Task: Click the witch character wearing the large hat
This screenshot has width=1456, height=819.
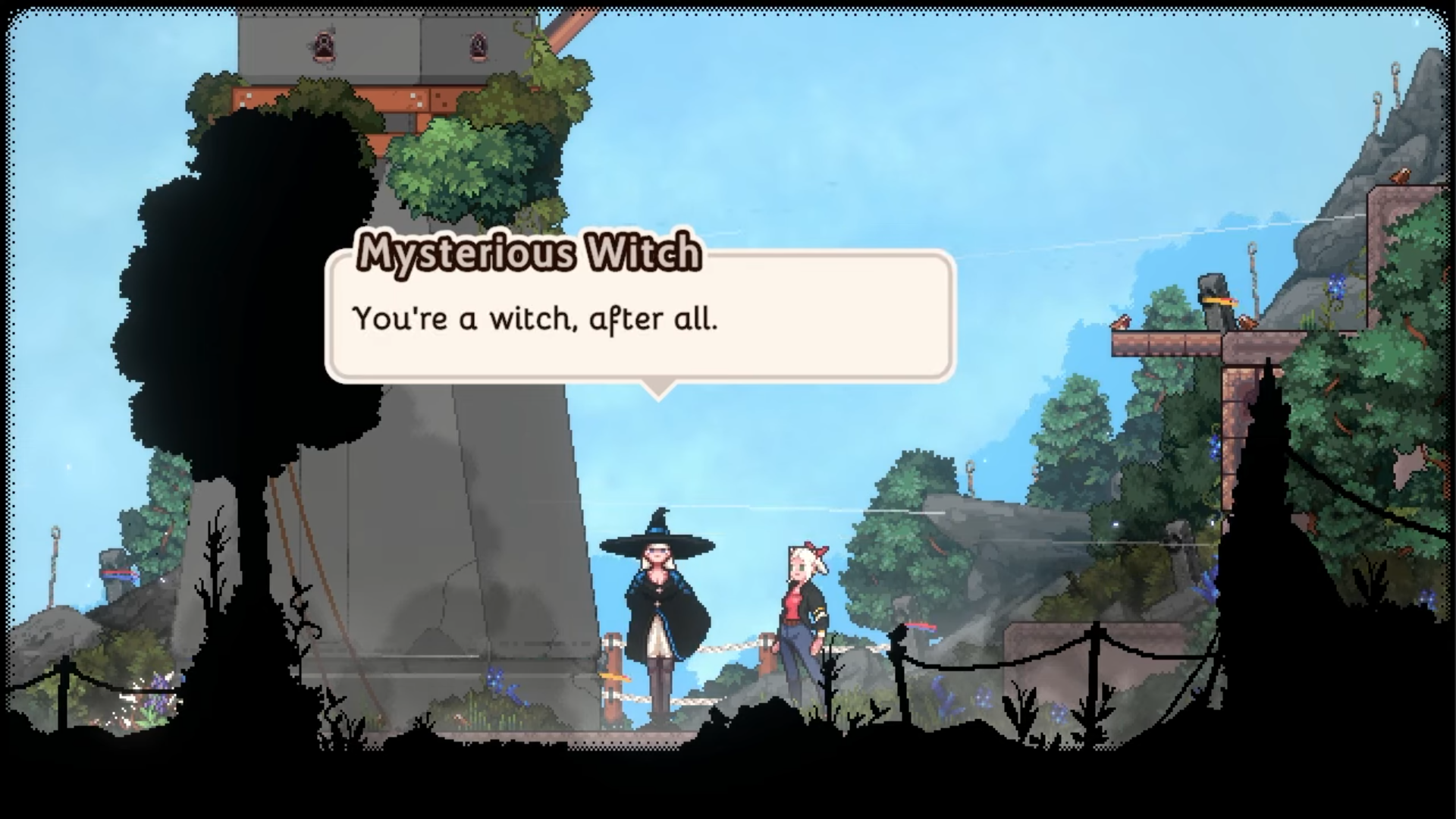Action: (x=660, y=599)
